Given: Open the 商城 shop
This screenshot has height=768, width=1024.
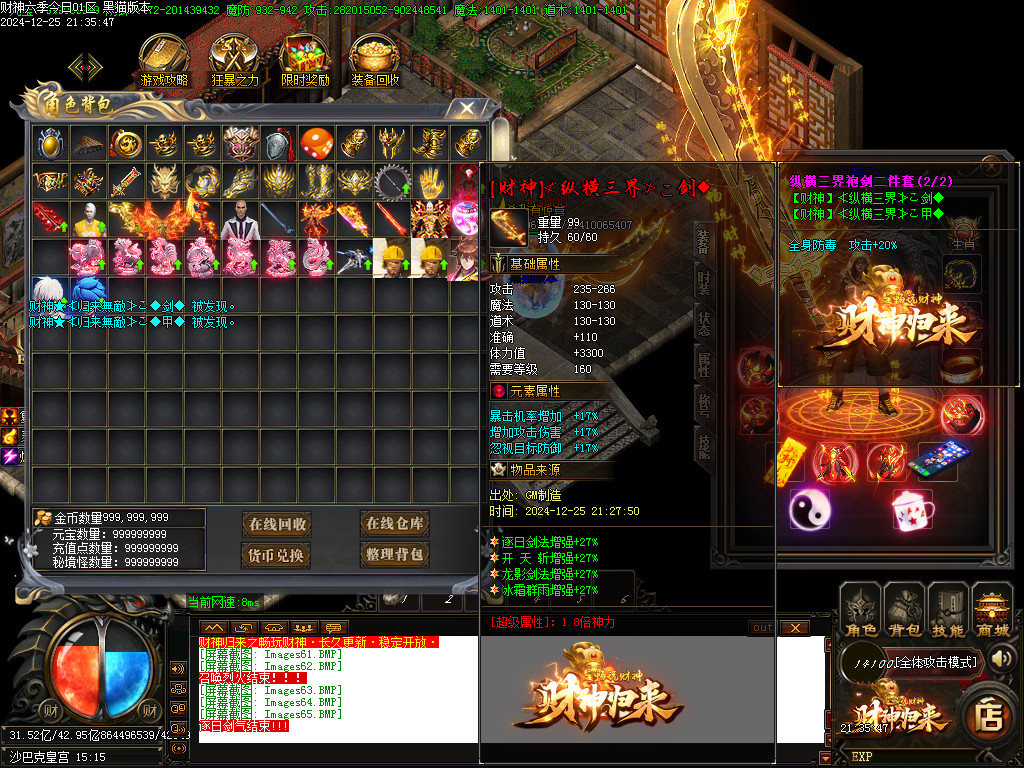Looking at the screenshot, I should (992, 611).
